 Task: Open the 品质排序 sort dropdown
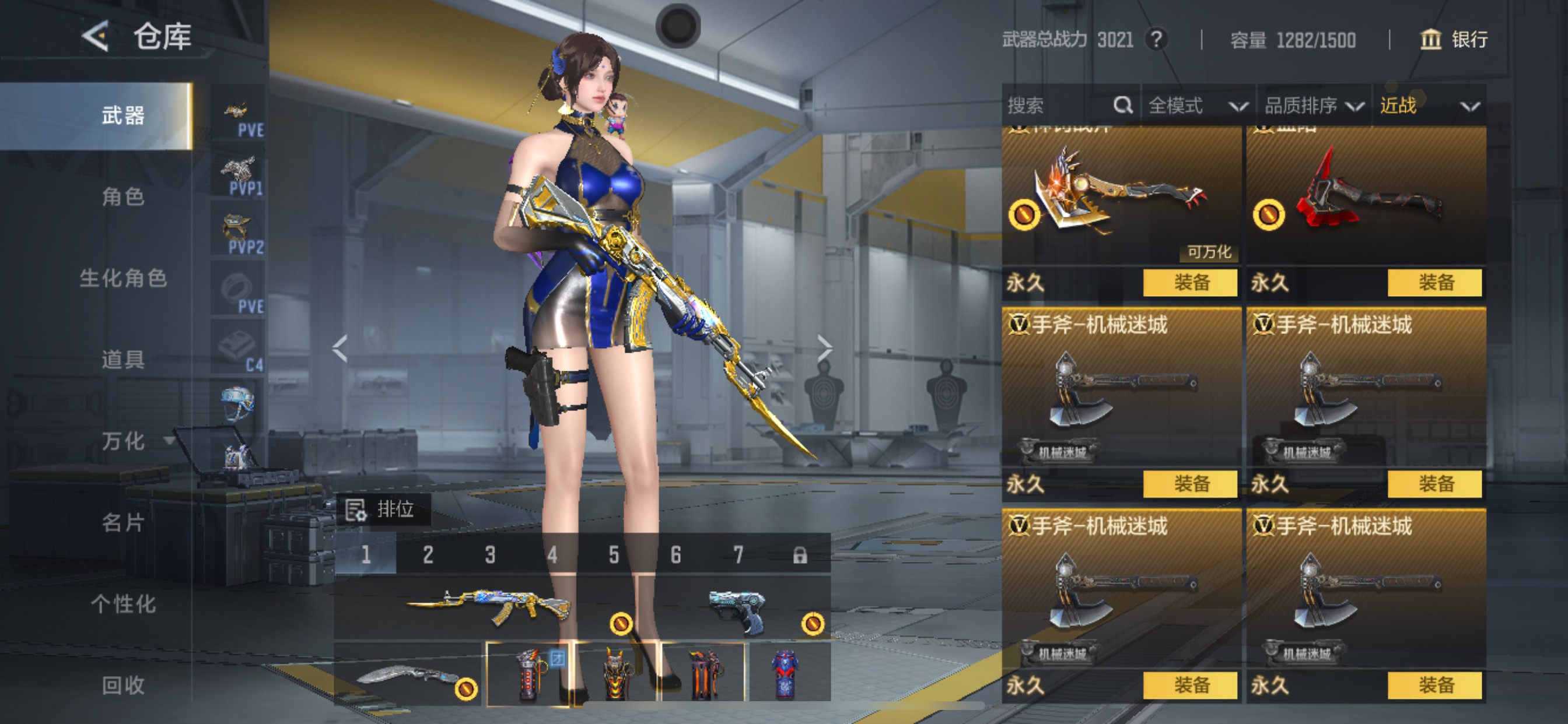1313,106
